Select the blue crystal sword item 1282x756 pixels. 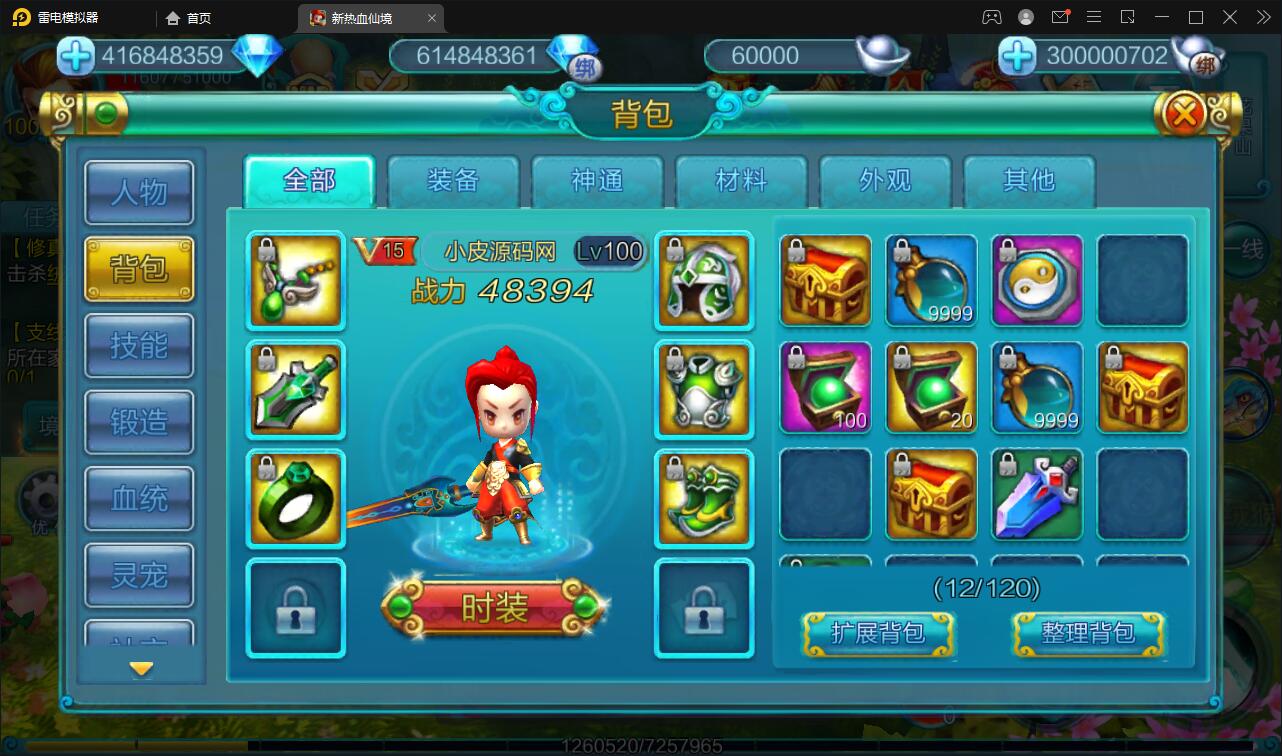1037,494
